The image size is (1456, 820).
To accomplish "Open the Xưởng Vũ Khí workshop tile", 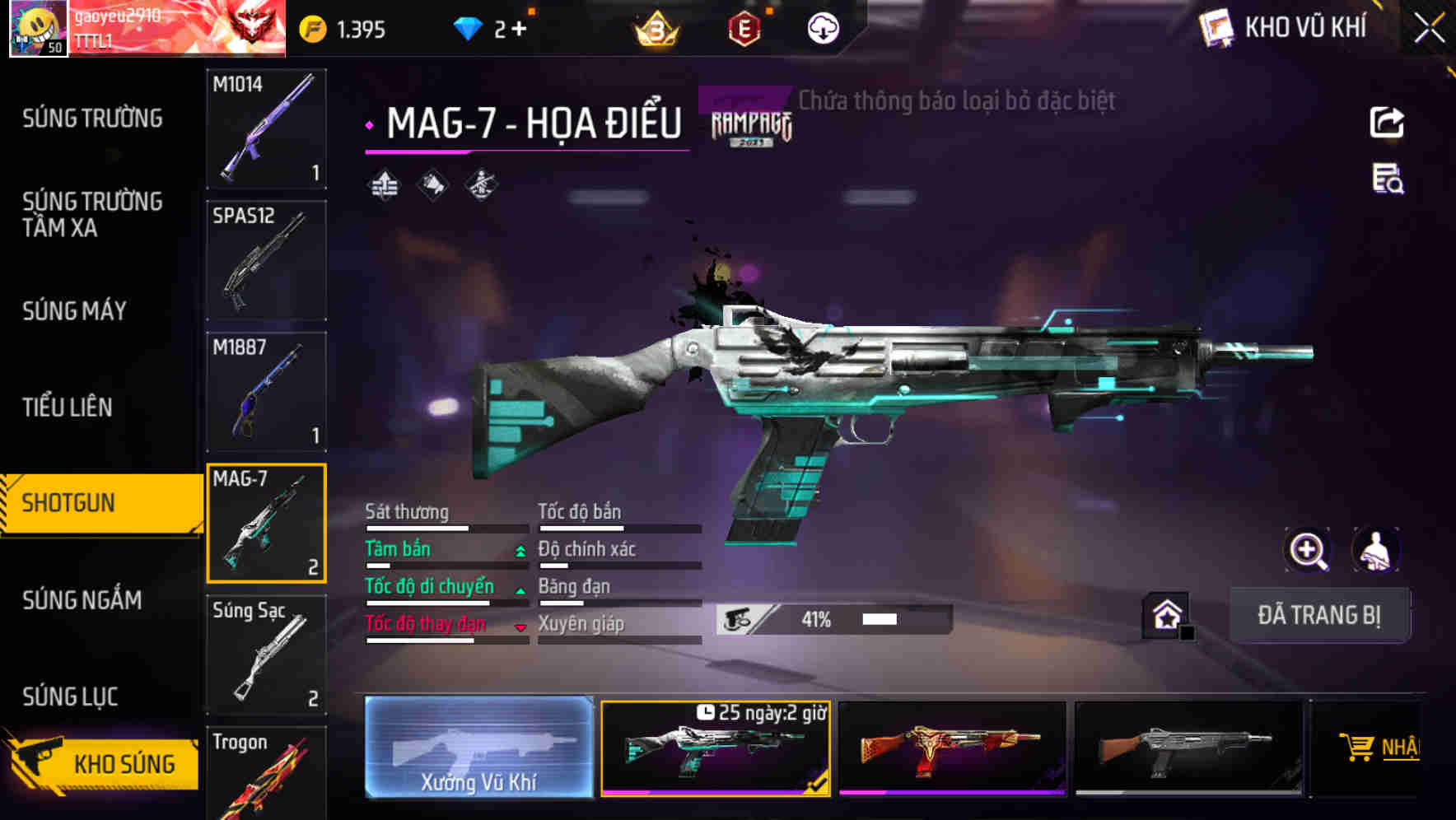I will tap(478, 748).
